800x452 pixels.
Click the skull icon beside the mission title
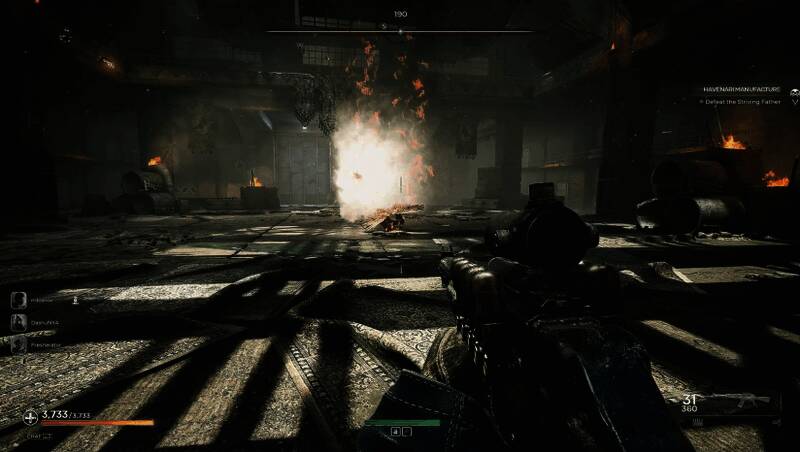click(x=794, y=90)
